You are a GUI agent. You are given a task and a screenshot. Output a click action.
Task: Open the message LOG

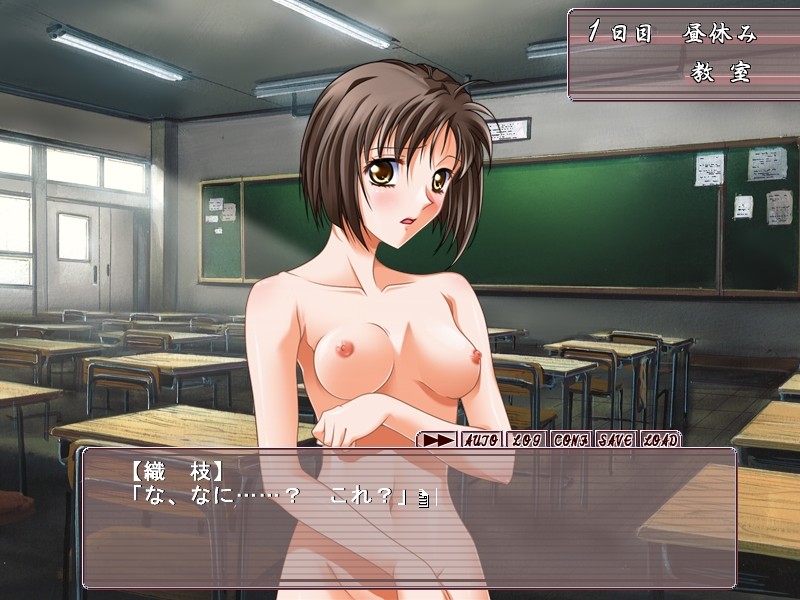[x=526, y=439]
